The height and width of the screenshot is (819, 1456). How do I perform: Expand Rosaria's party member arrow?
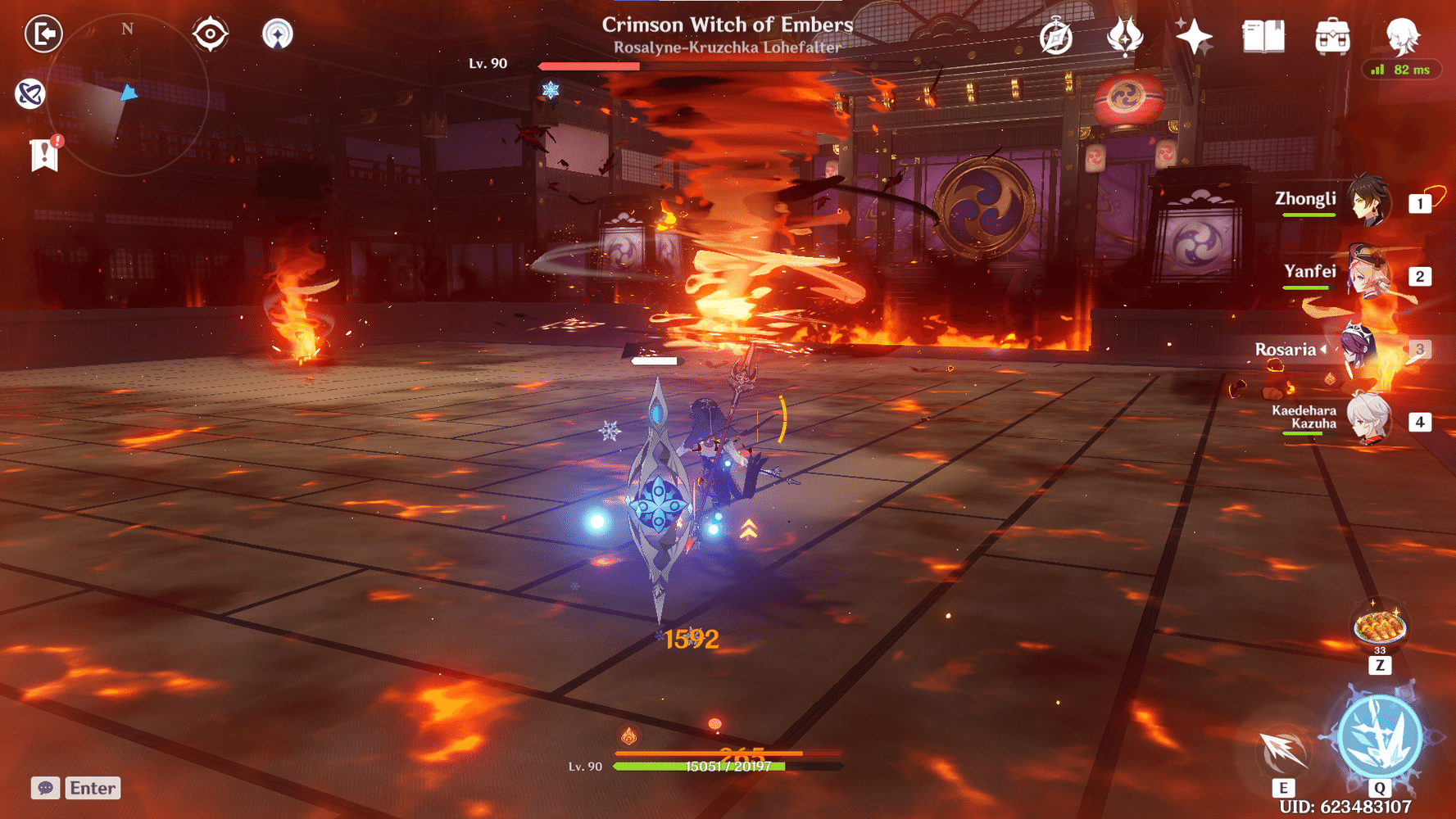pos(1325,350)
